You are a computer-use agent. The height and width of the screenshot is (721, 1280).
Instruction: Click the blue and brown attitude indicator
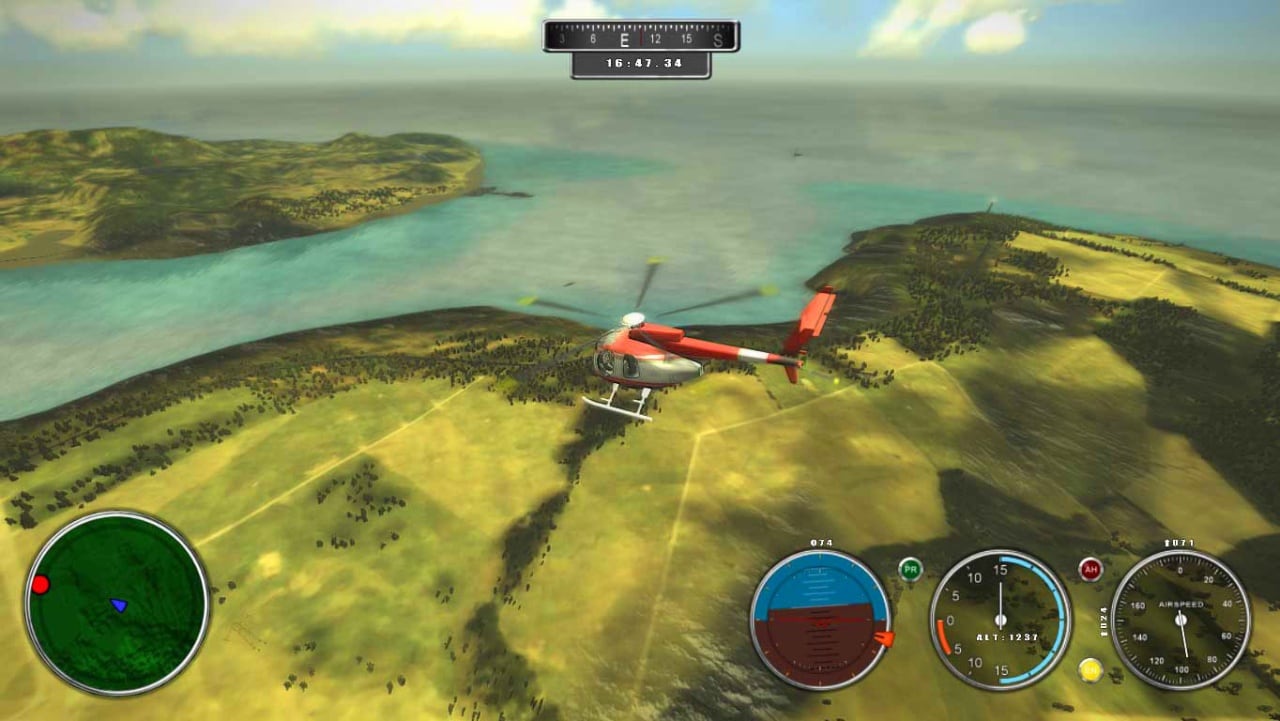pyautogui.click(x=820, y=619)
